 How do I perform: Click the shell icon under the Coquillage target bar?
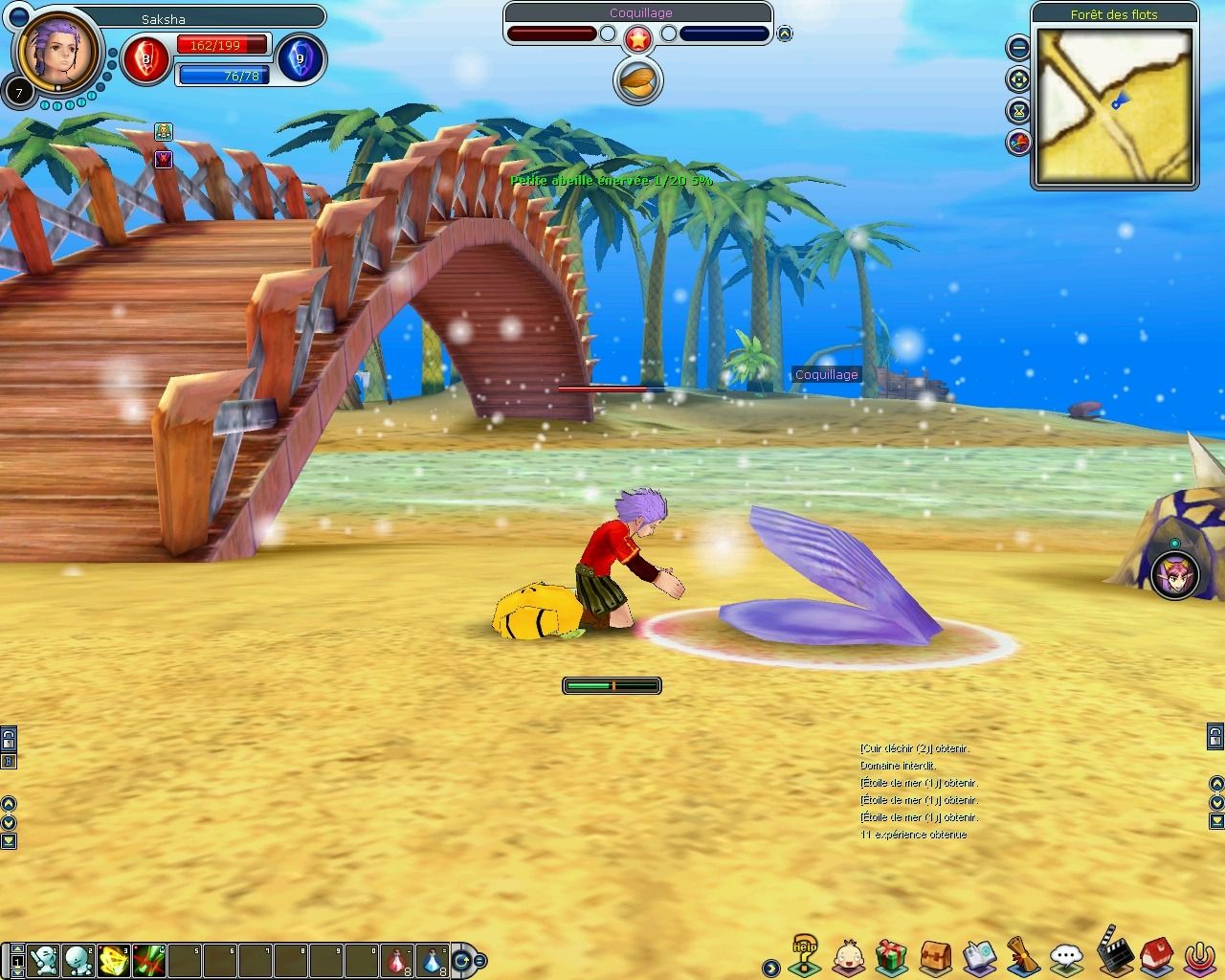[637, 79]
